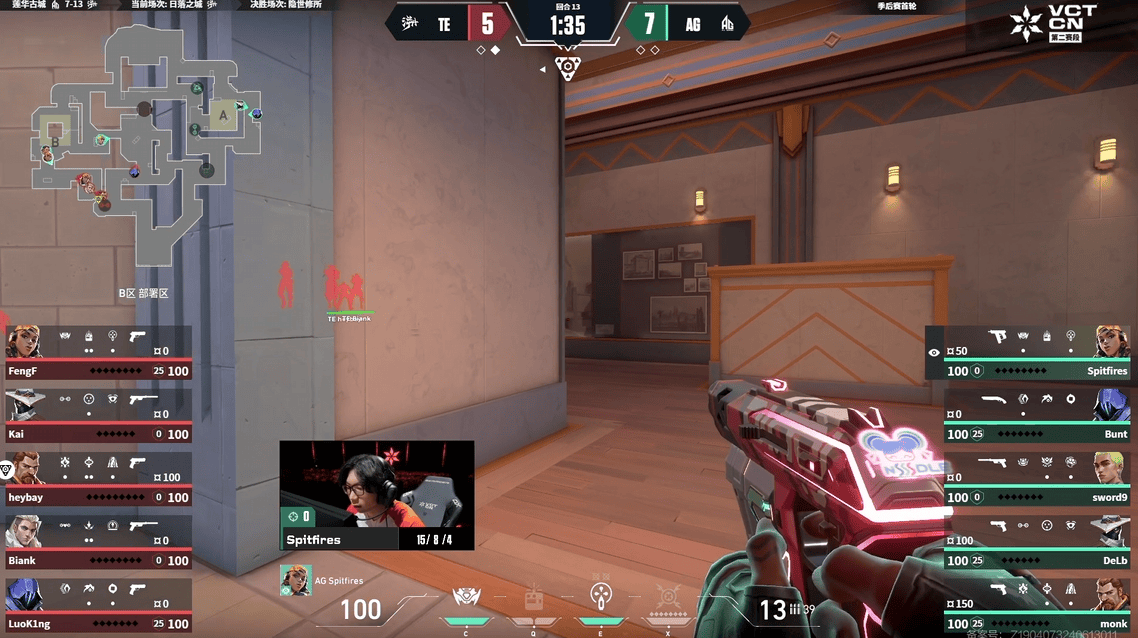Select Biank's player row
This screenshot has height=638, width=1138.
98,543
